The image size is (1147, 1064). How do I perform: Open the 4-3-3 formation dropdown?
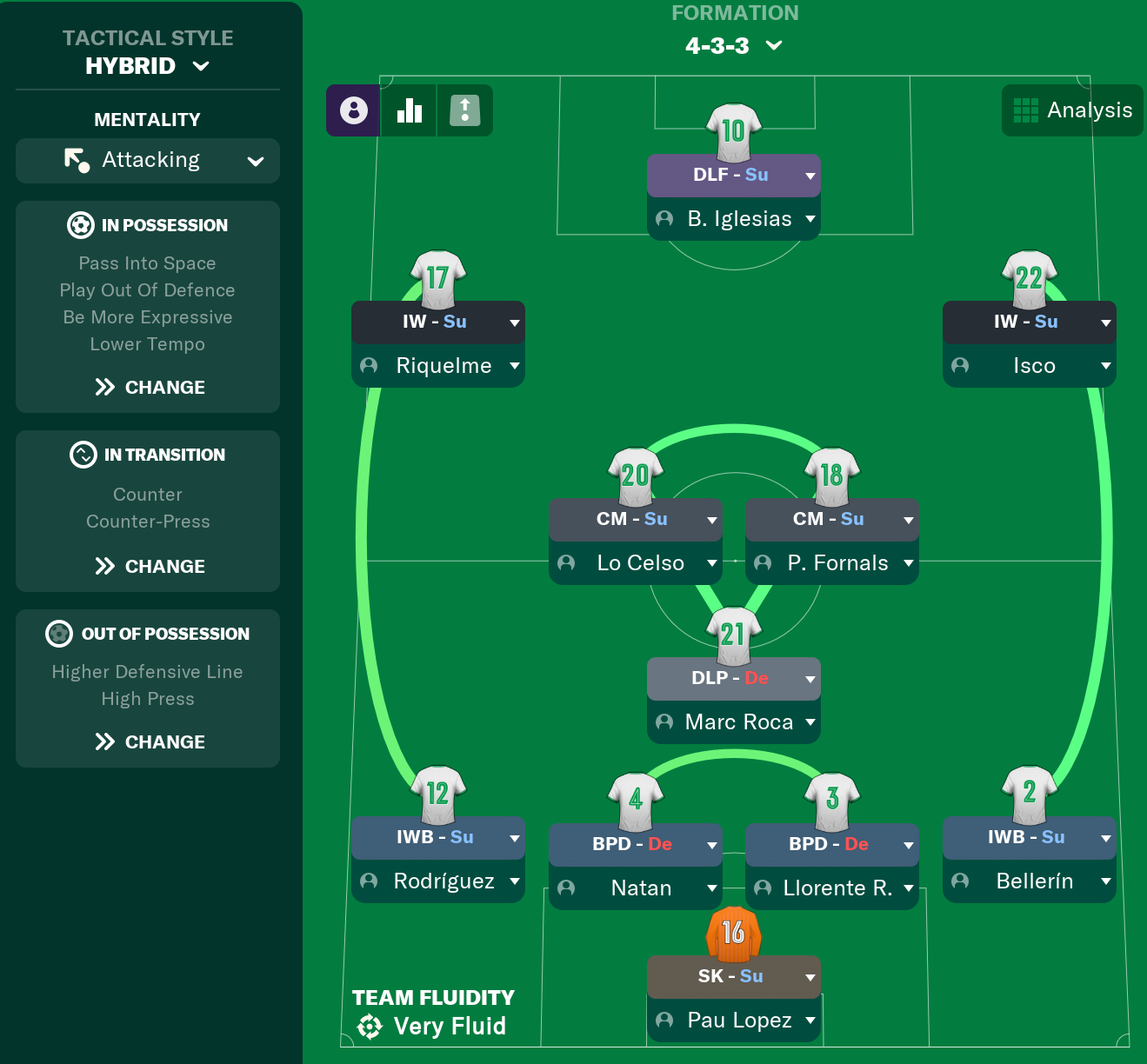tap(735, 45)
